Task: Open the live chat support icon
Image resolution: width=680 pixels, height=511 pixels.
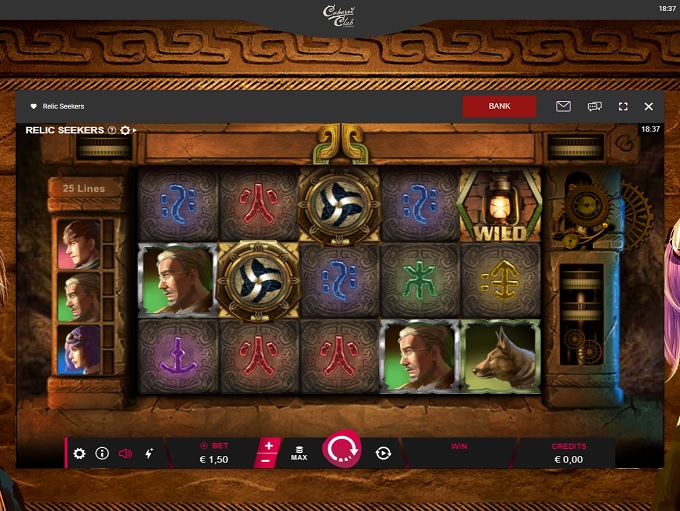Action: pyautogui.click(x=594, y=106)
